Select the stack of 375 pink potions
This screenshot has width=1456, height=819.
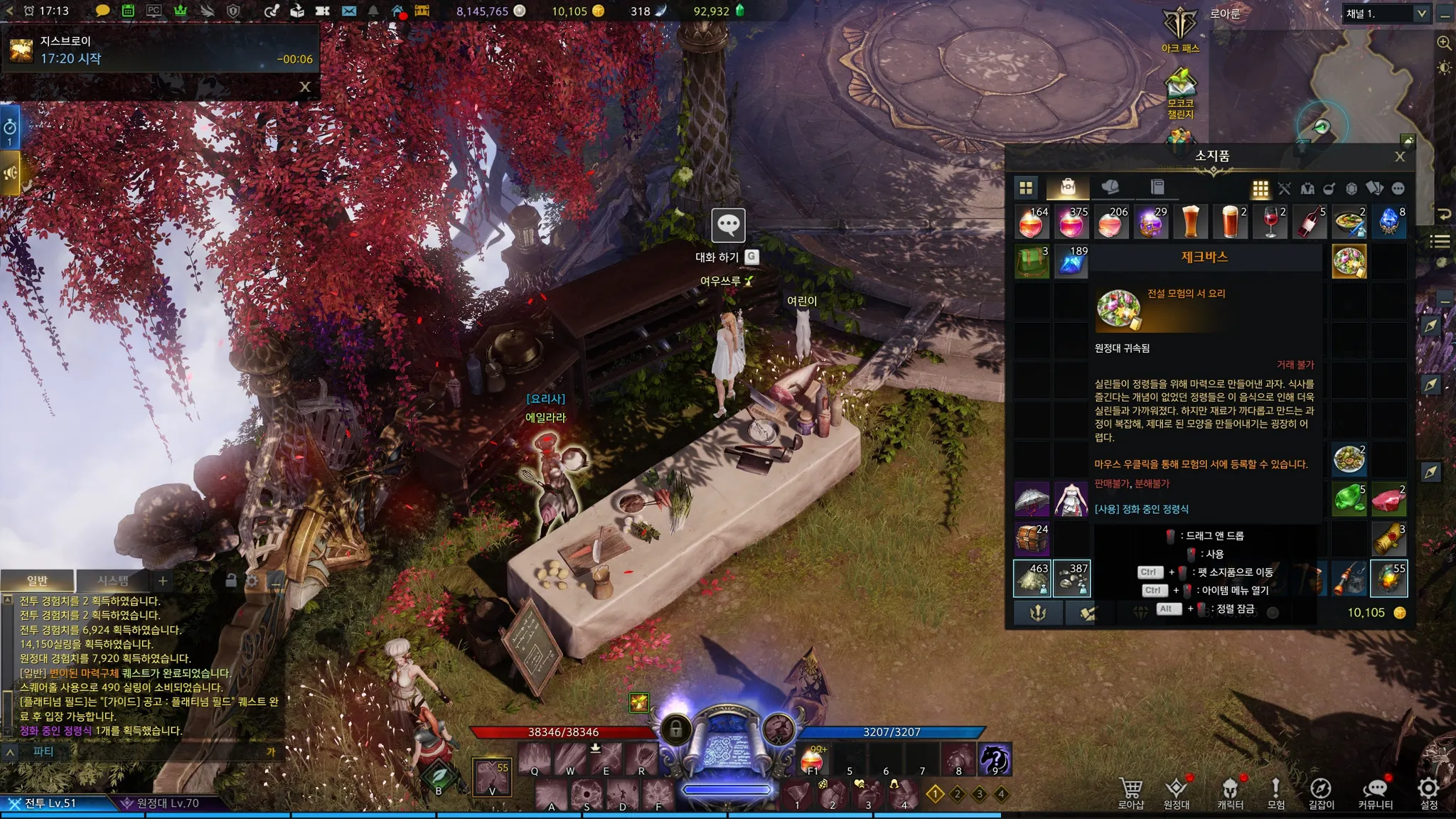coord(1071,223)
